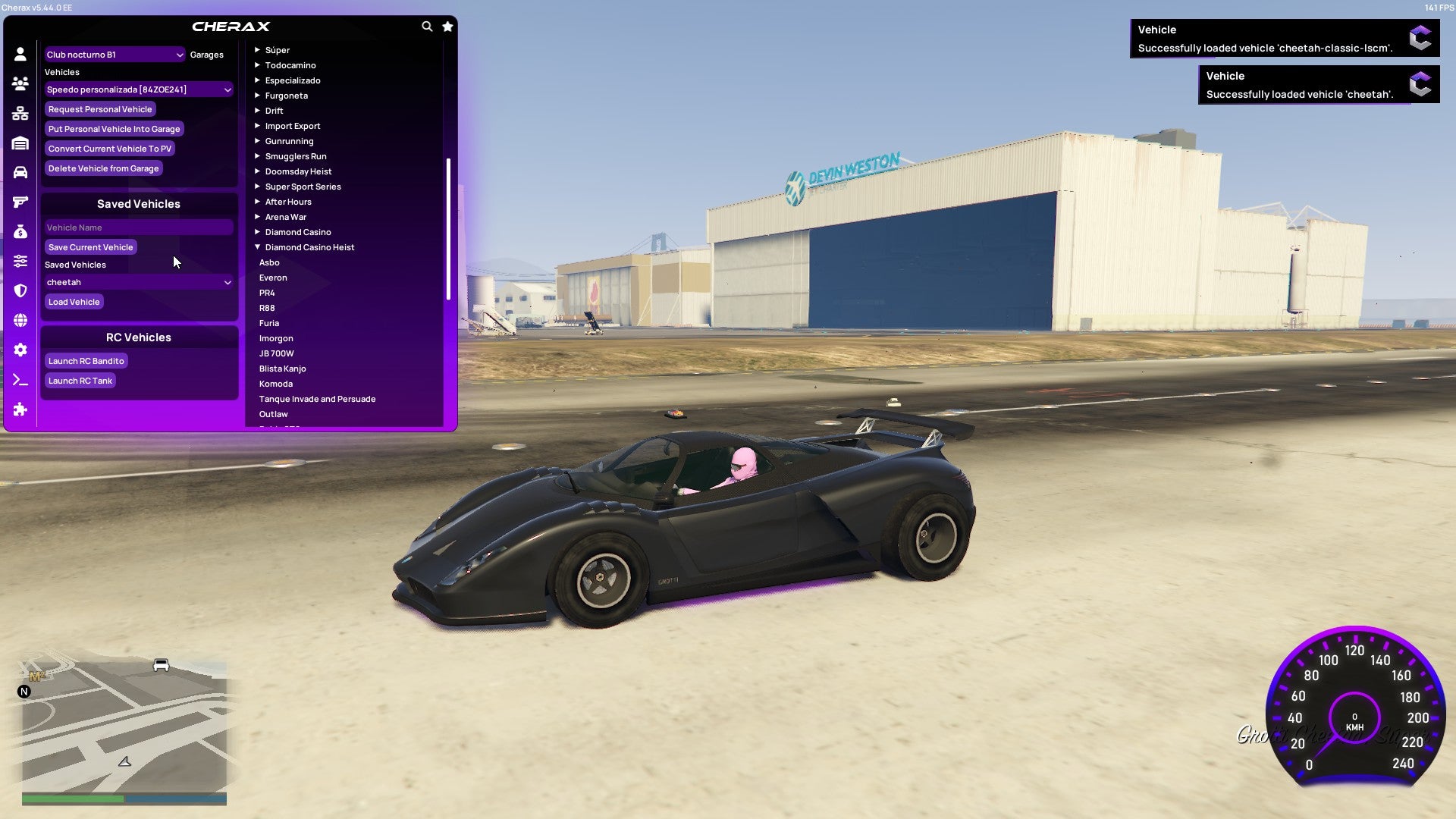Click the Save Current Vehicle button
The image size is (1456, 819).
click(91, 246)
